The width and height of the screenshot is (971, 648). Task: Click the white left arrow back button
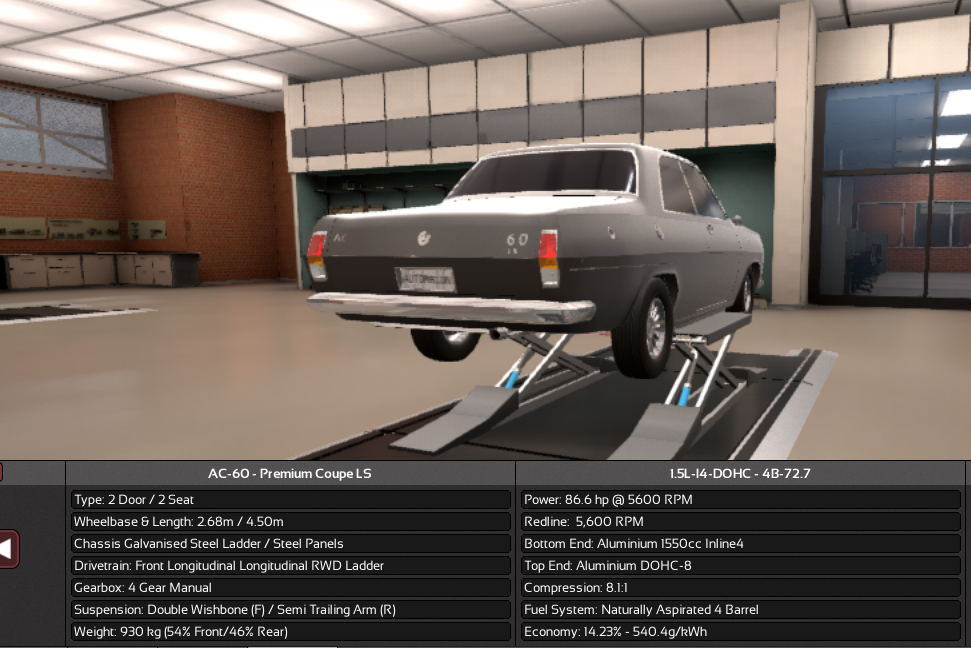click(x=8, y=548)
